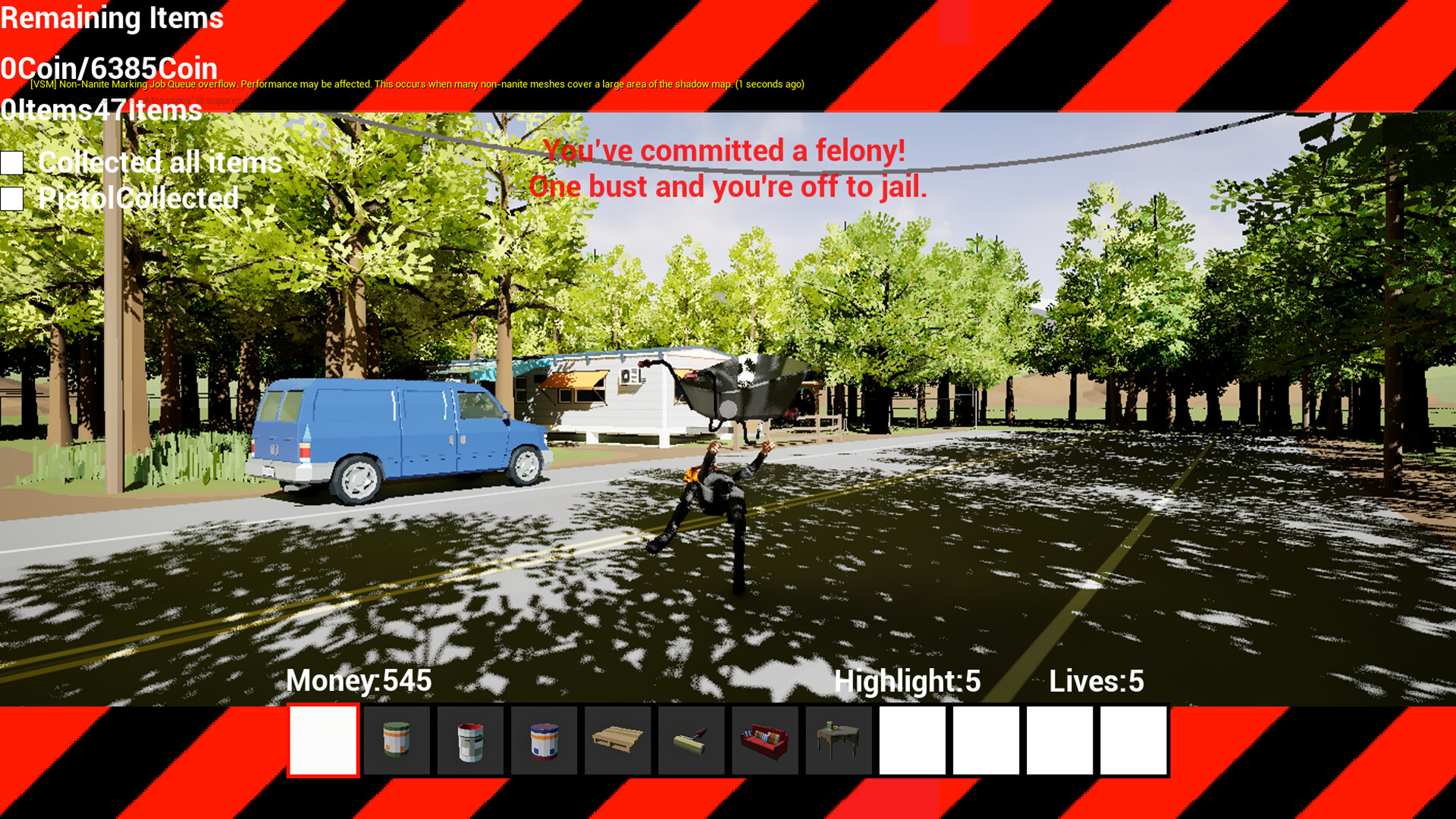Toggle selection off the highlighted inventory slot
Image resolution: width=1456 pixels, height=819 pixels.
coord(323,740)
